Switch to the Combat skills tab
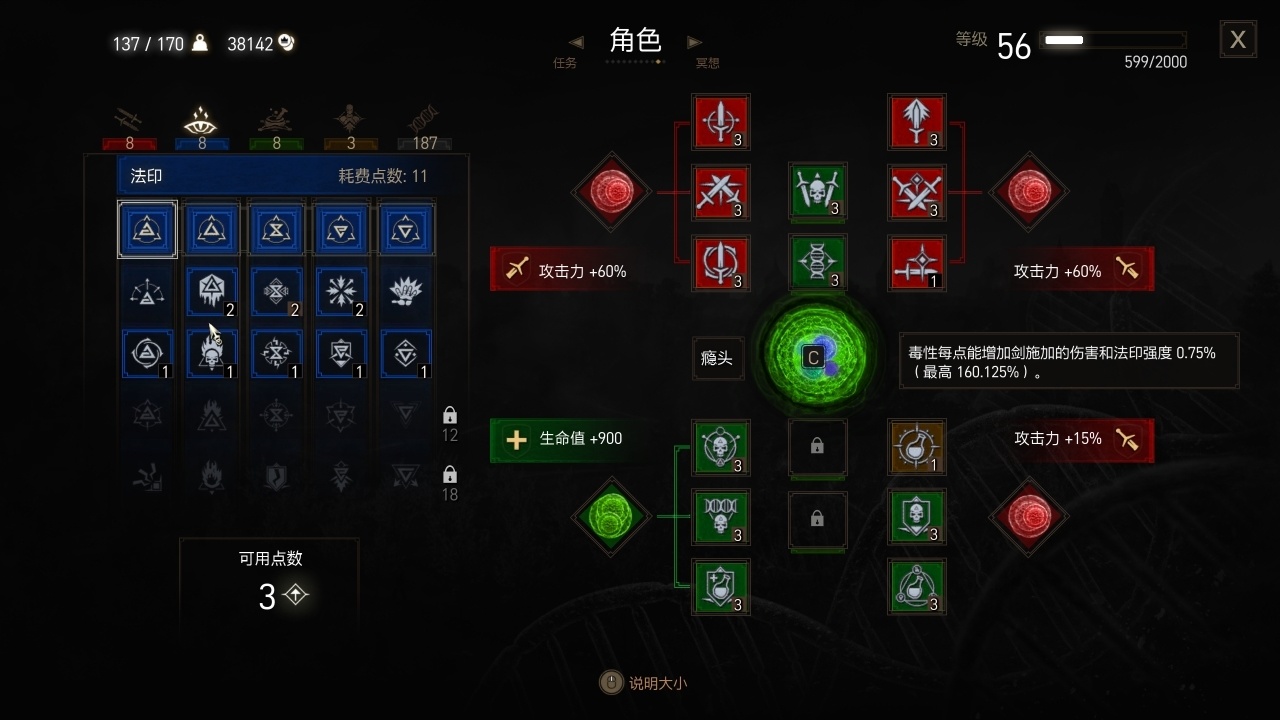This screenshot has height=720, width=1280. point(128,120)
